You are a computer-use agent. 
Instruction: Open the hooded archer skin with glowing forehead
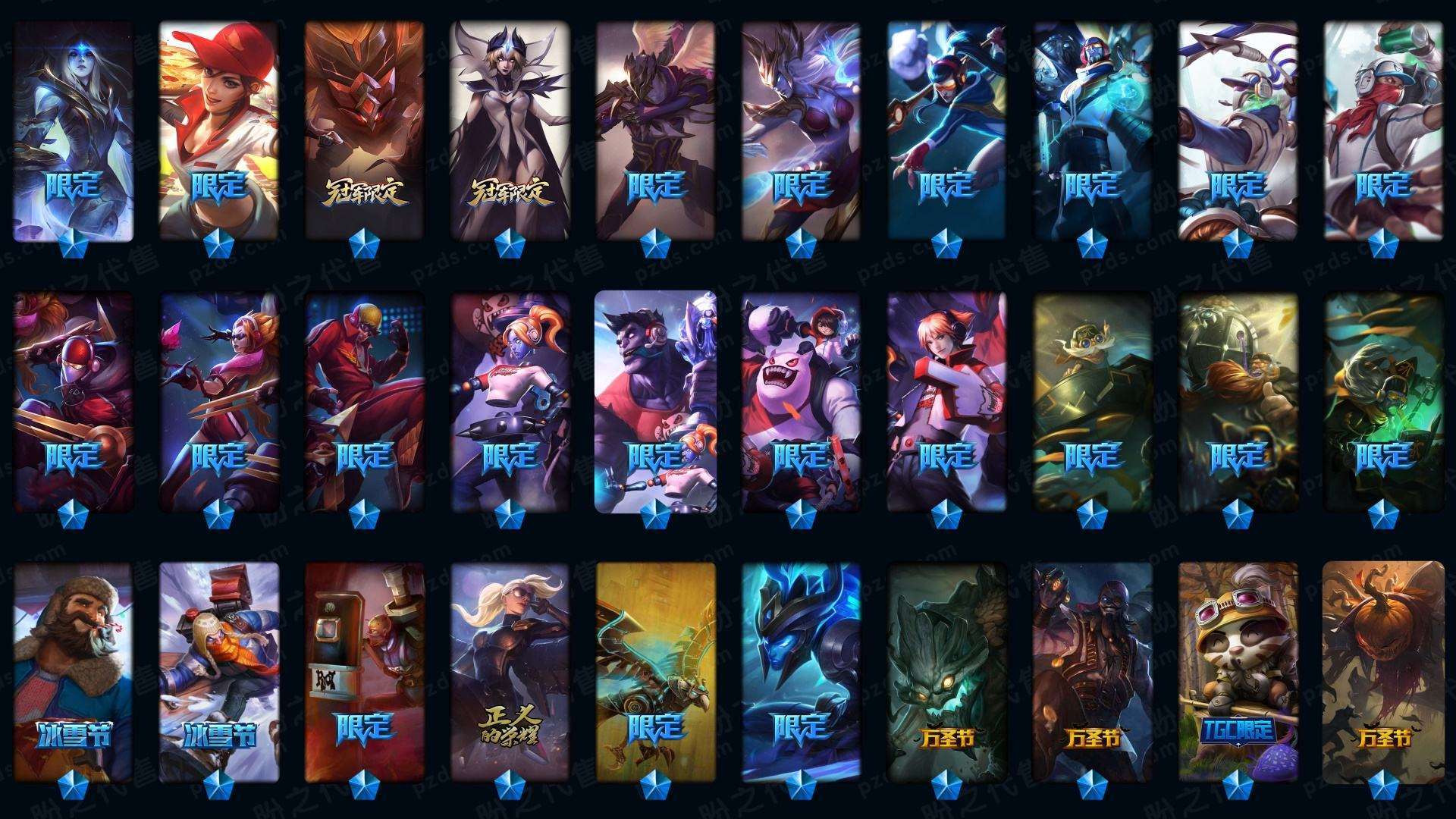(x=74, y=129)
